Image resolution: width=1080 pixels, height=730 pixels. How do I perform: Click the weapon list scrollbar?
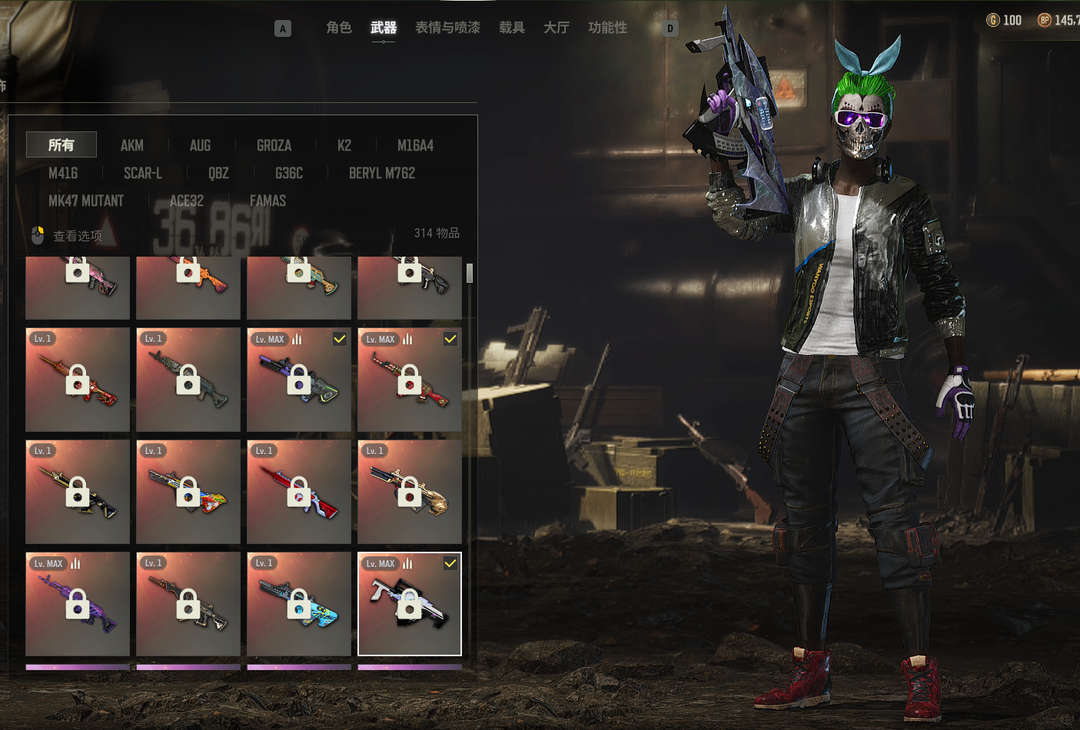point(469,274)
